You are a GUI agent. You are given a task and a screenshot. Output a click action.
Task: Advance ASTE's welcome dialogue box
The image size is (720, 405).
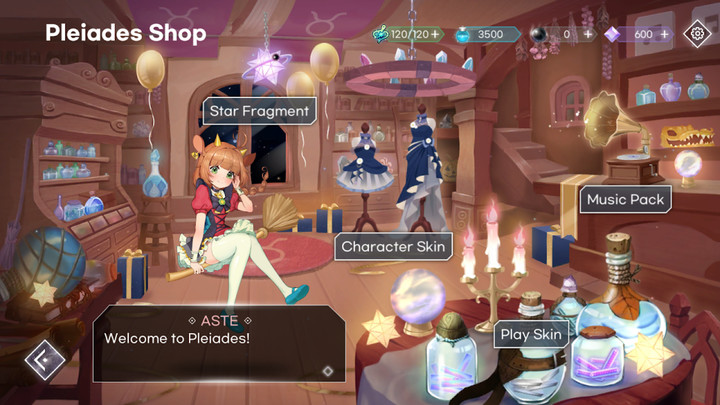(219, 345)
